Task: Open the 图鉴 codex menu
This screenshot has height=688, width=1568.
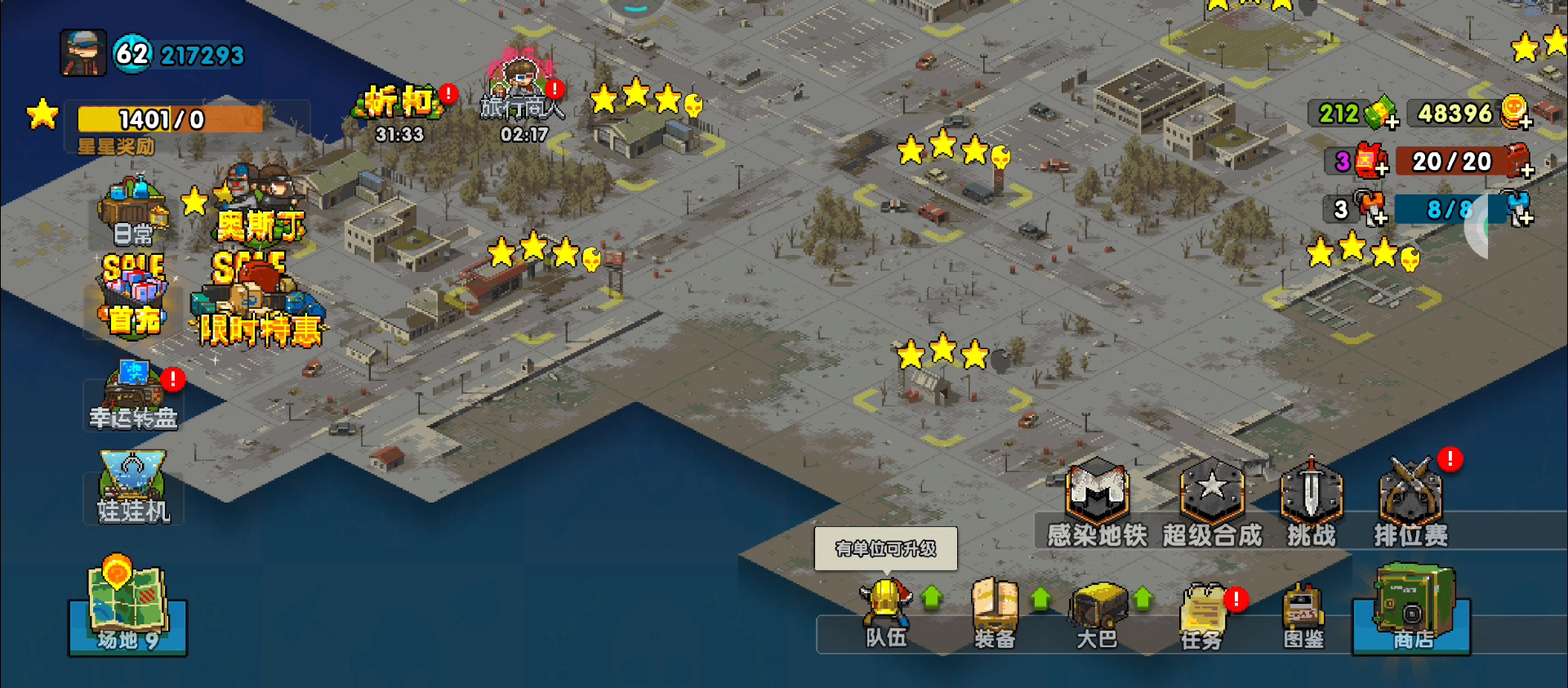Action: [1303, 616]
